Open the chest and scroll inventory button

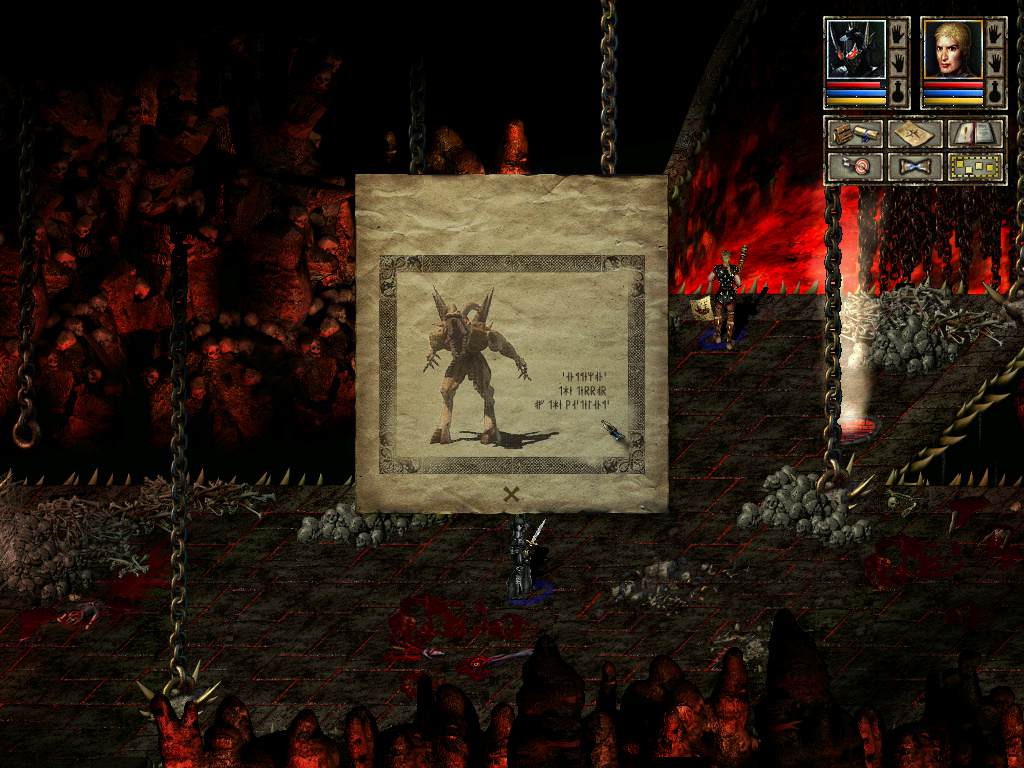click(x=854, y=133)
